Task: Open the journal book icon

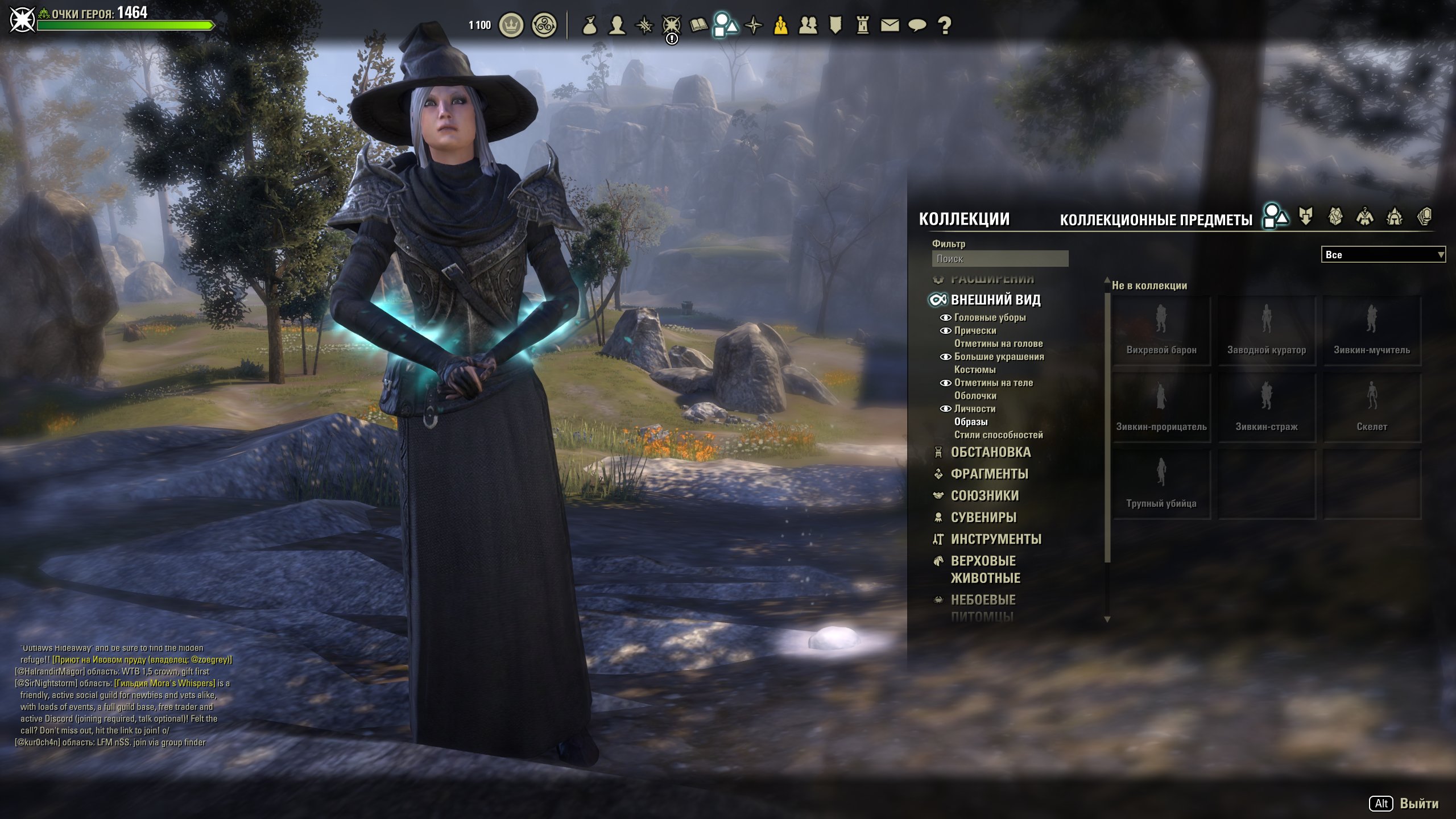Action: pyautogui.click(x=698, y=25)
